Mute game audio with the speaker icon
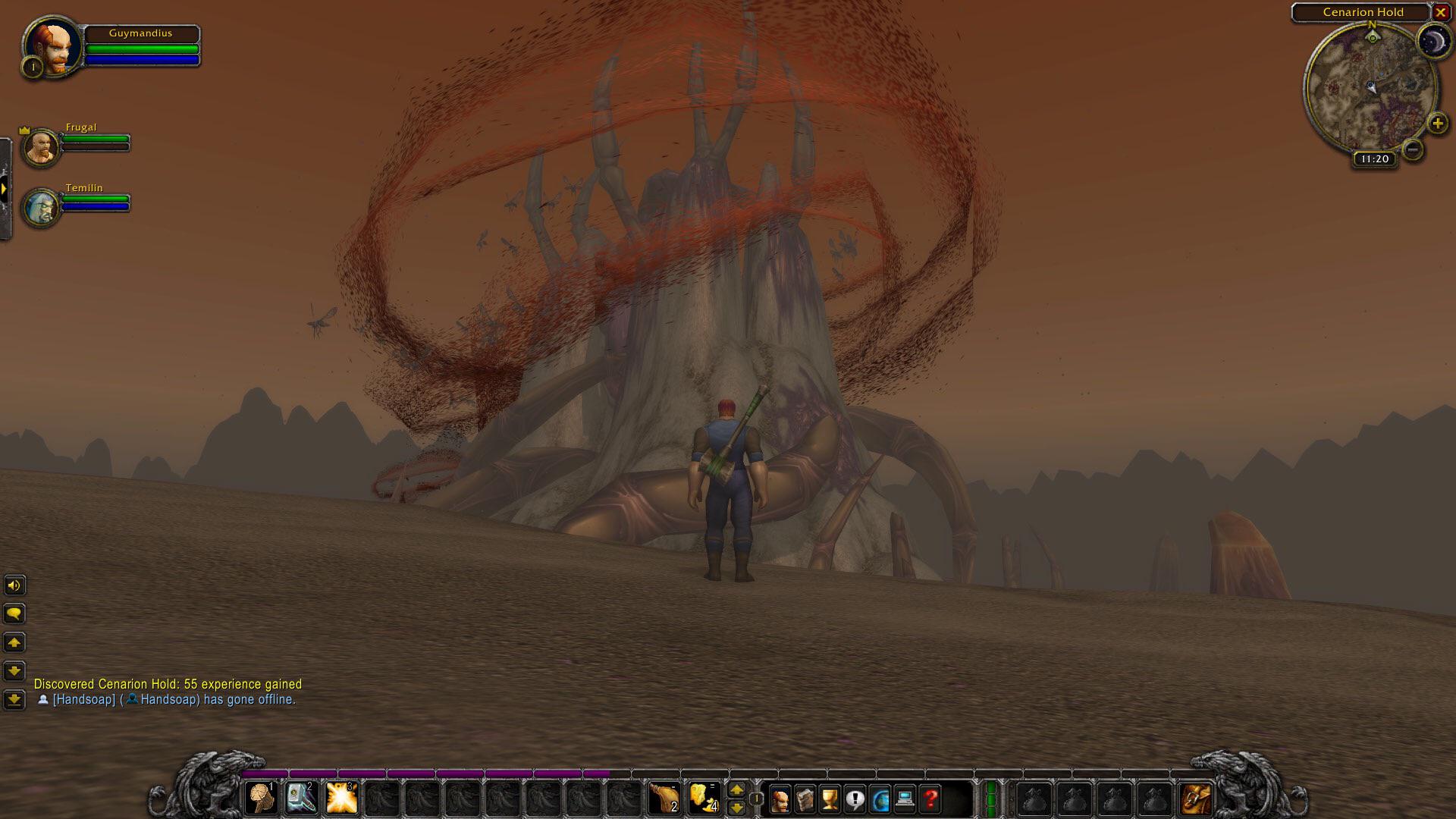1456x819 pixels. pos(14,585)
